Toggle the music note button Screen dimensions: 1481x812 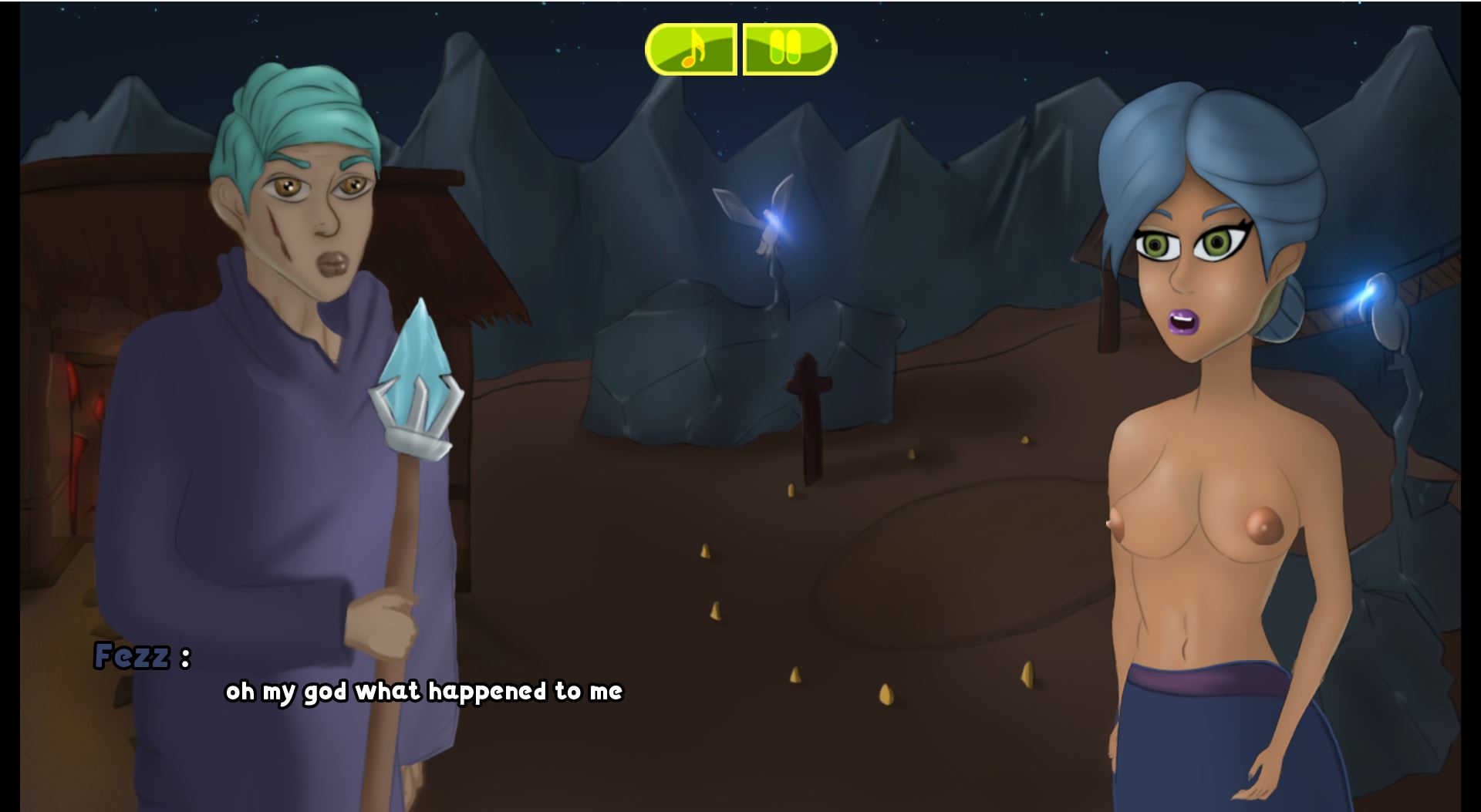pos(691,49)
